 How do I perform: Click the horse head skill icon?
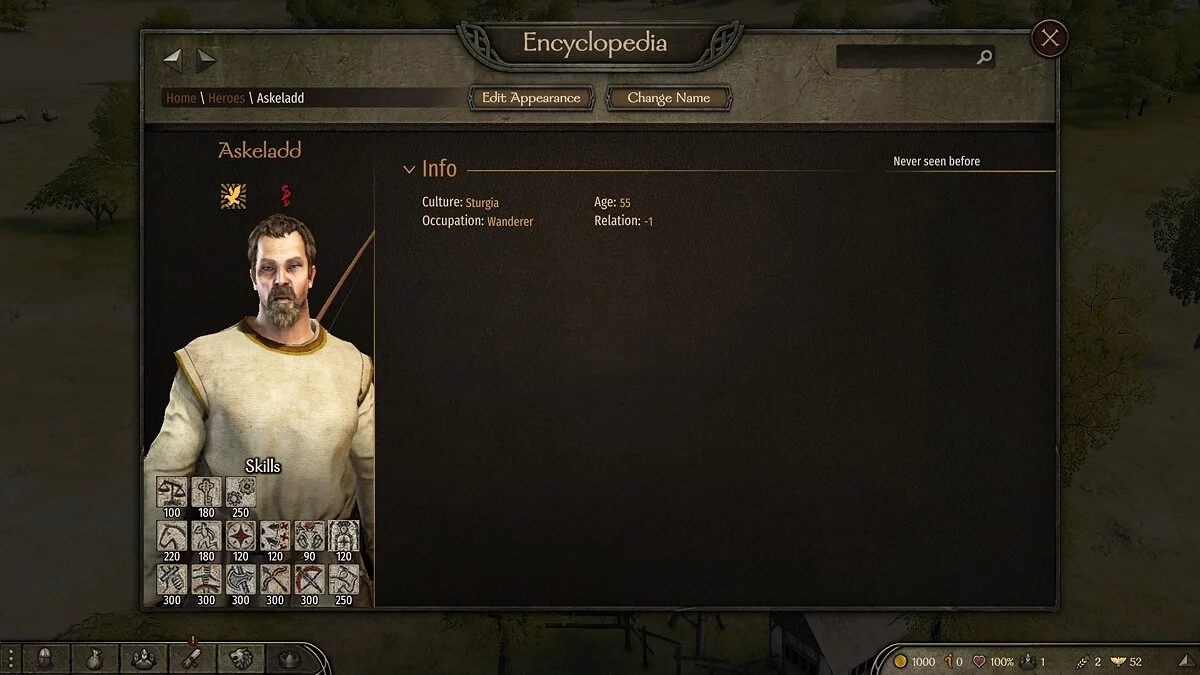pyautogui.click(x=171, y=536)
